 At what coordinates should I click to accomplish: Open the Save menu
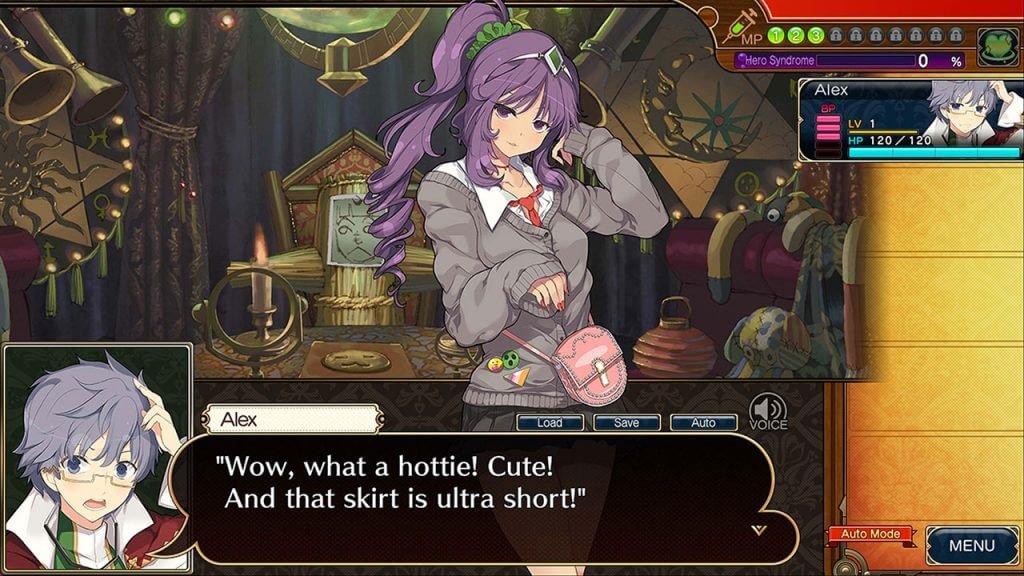tap(626, 423)
